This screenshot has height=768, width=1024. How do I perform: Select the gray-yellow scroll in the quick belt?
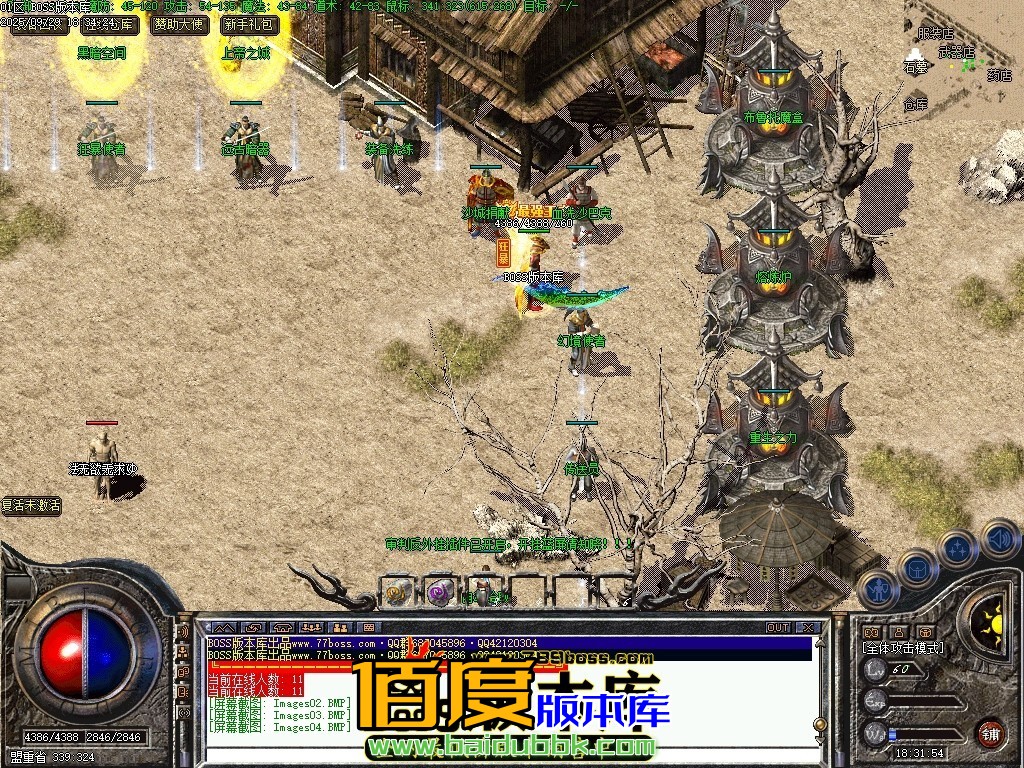tap(398, 592)
